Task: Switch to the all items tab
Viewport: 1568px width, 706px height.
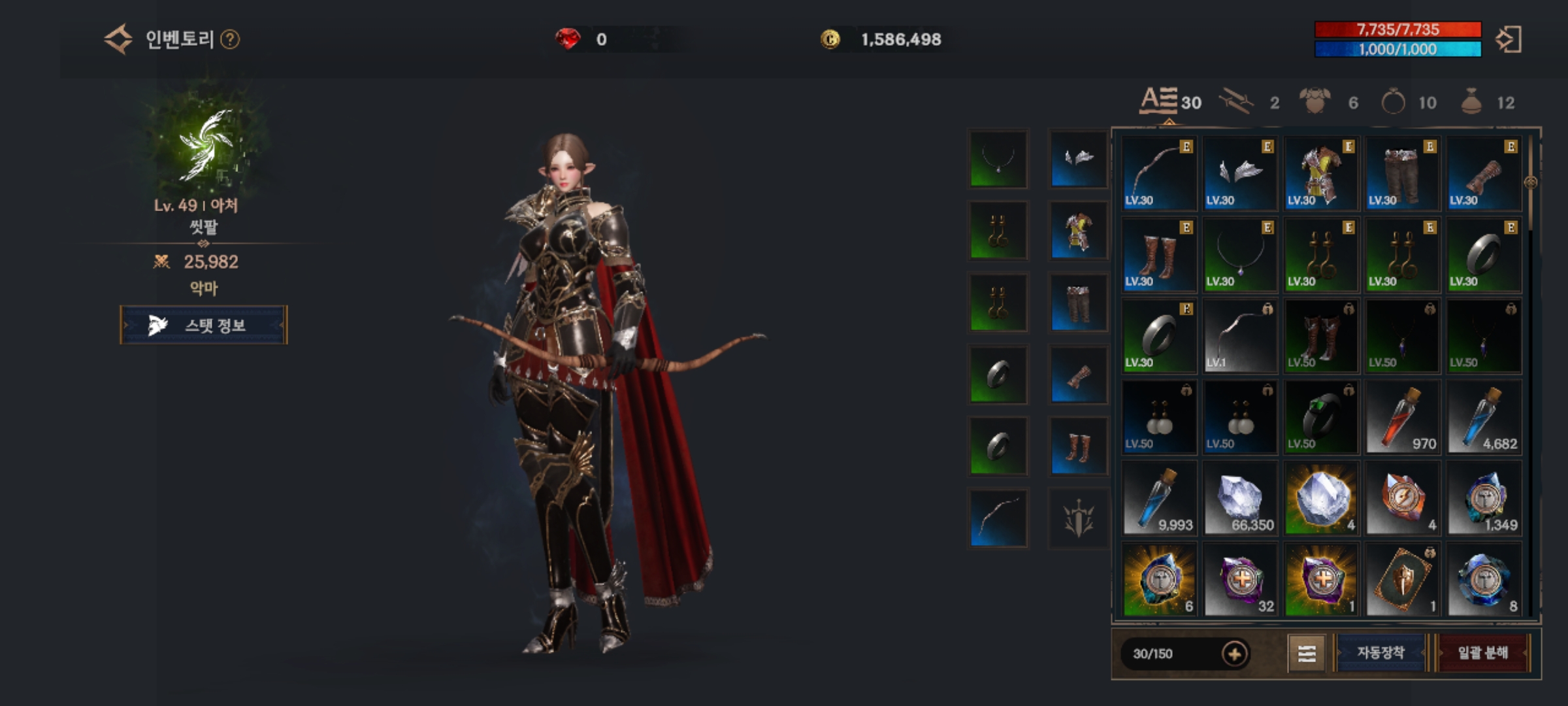Action: (1170, 102)
